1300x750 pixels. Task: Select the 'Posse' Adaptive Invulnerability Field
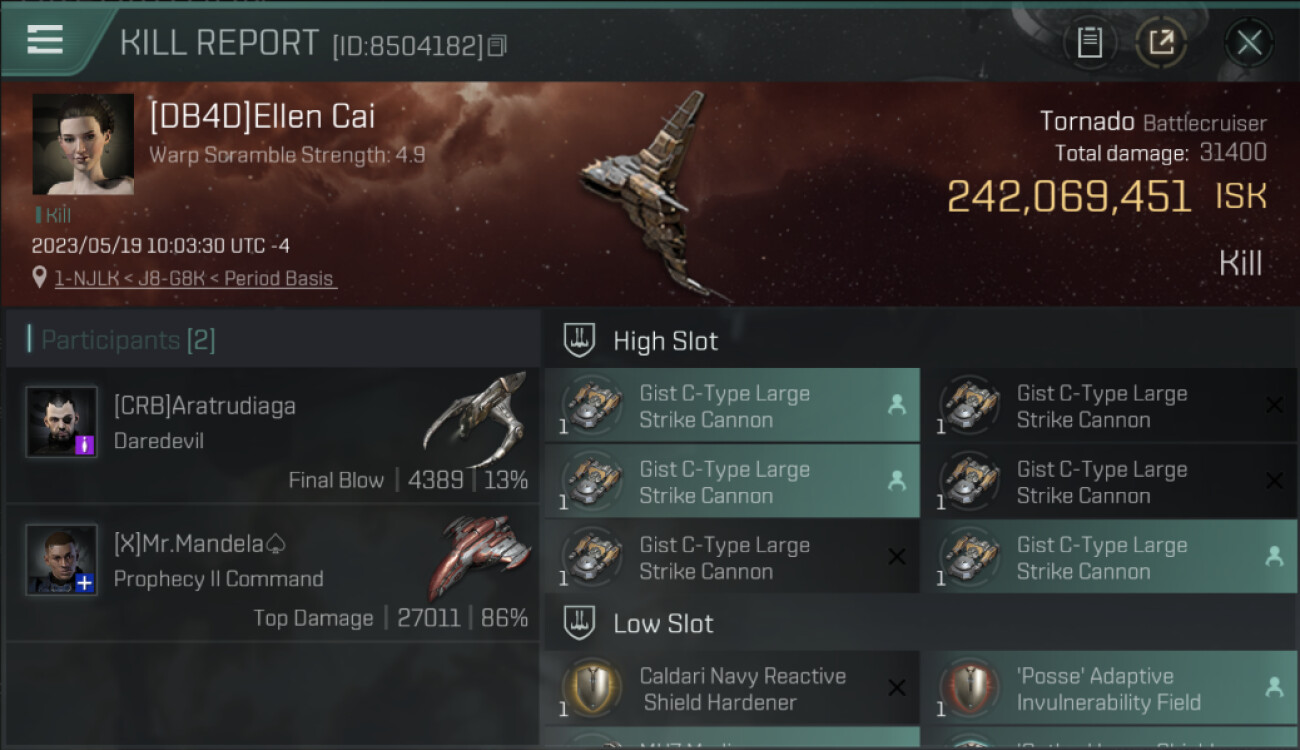(x=1108, y=689)
